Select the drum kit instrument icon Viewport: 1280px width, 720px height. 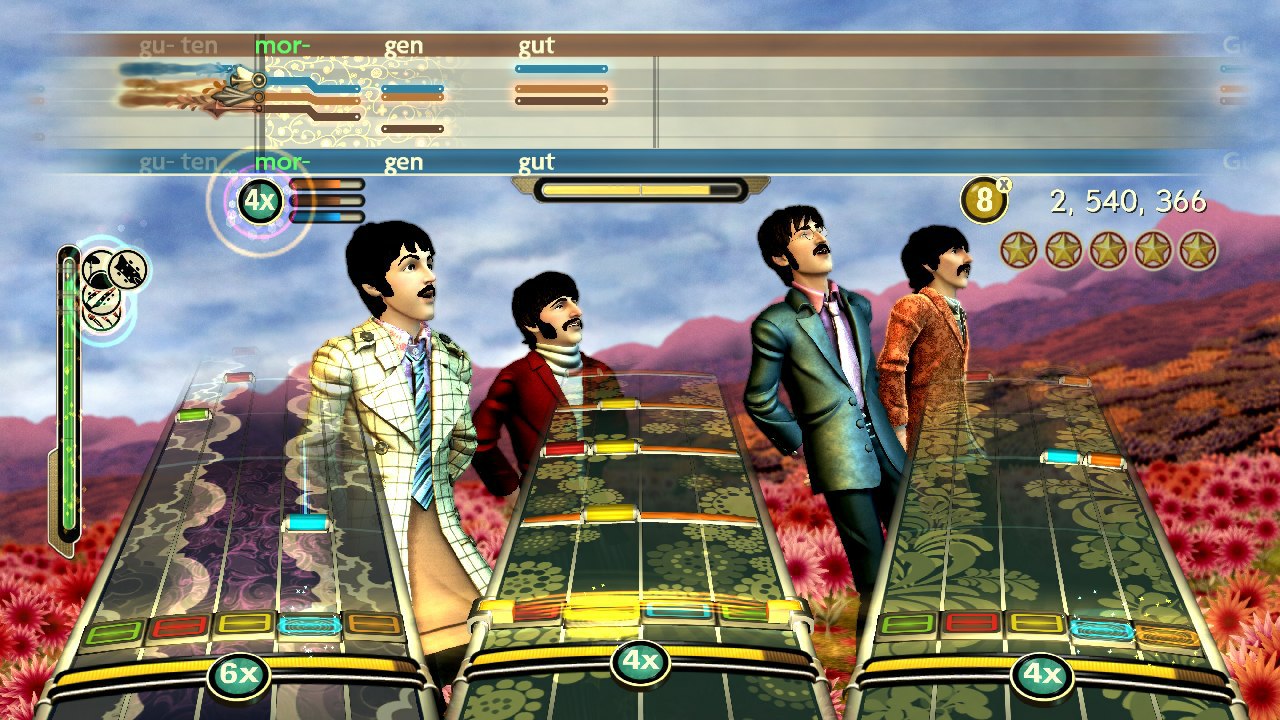pos(96,265)
